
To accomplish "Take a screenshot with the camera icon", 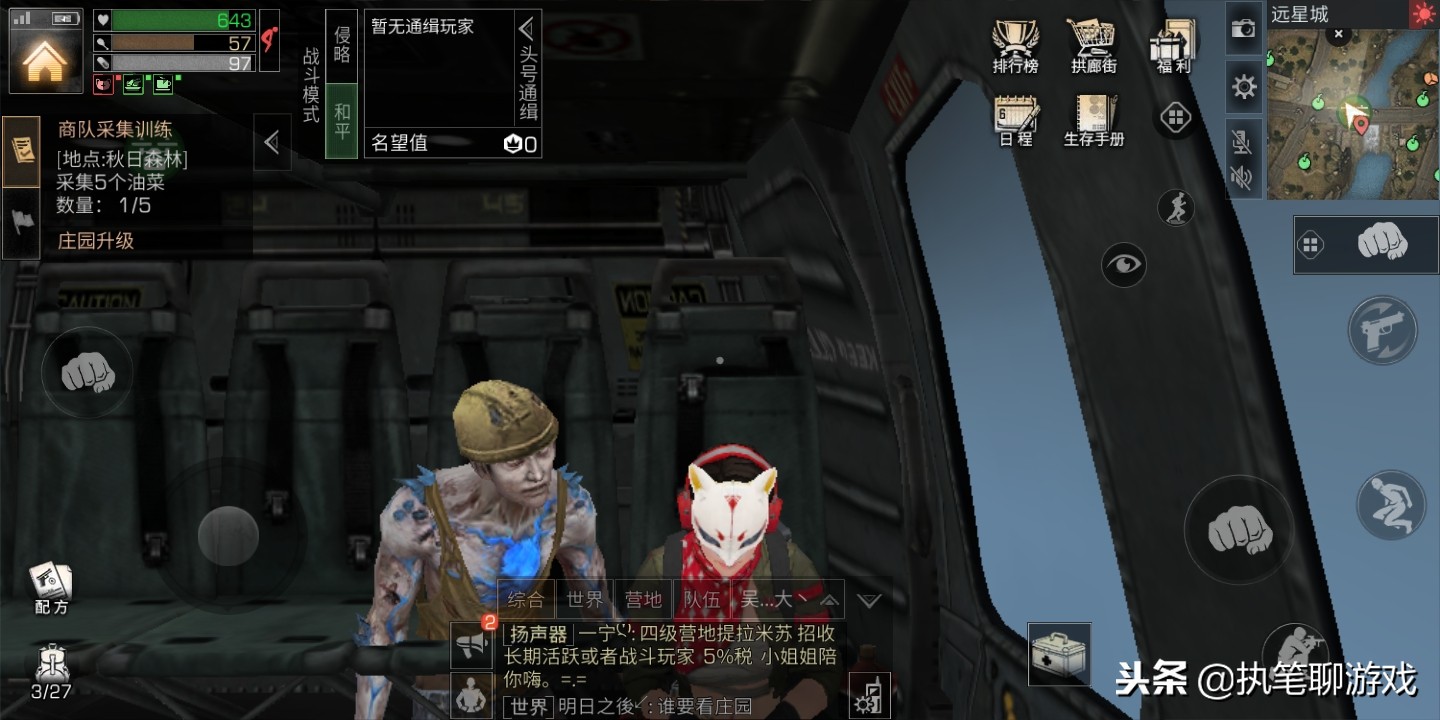I will coord(1243,30).
